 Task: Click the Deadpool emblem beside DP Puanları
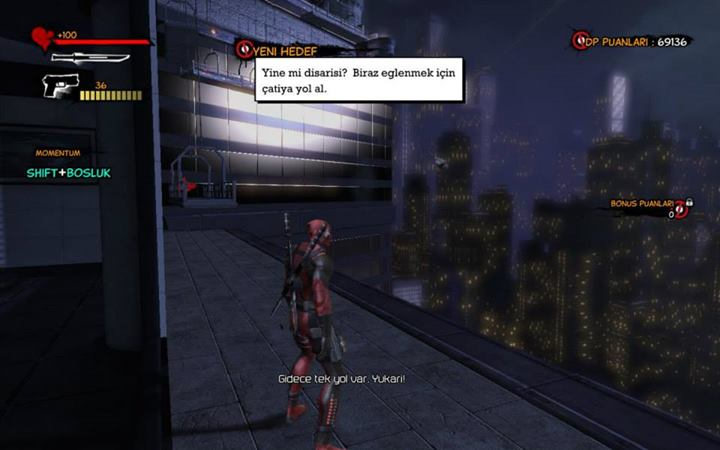[x=580, y=41]
